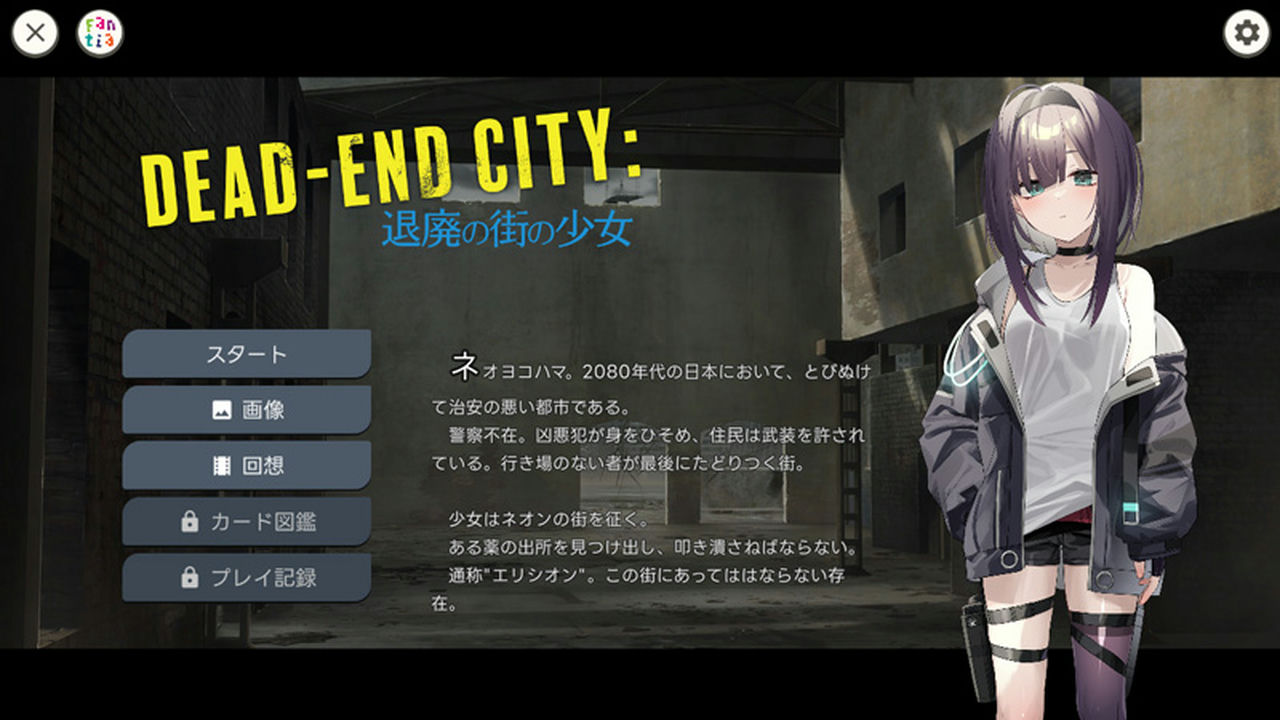The image size is (1280, 720).
Task: Select the locked プレイ記録 entry
Action: (x=245, y=577)
